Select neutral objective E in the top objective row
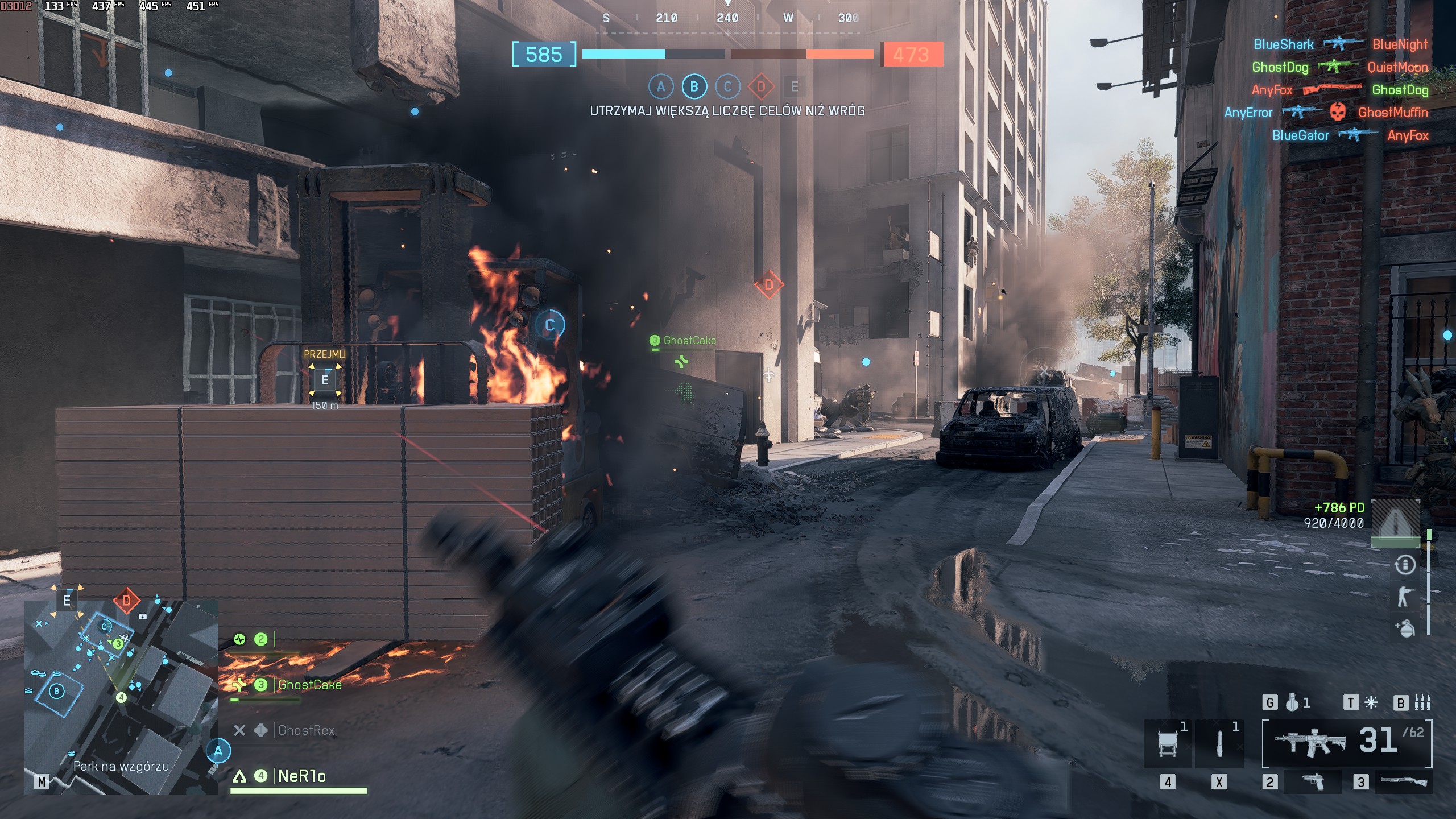This screenshot has width=1456, height=819. point(795,87)
